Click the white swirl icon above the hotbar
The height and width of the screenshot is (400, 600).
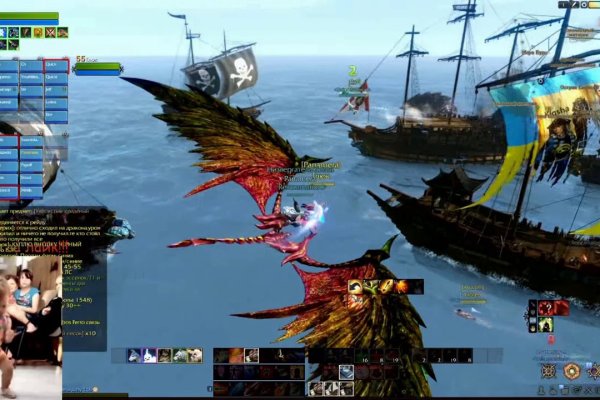pos(355,287)
